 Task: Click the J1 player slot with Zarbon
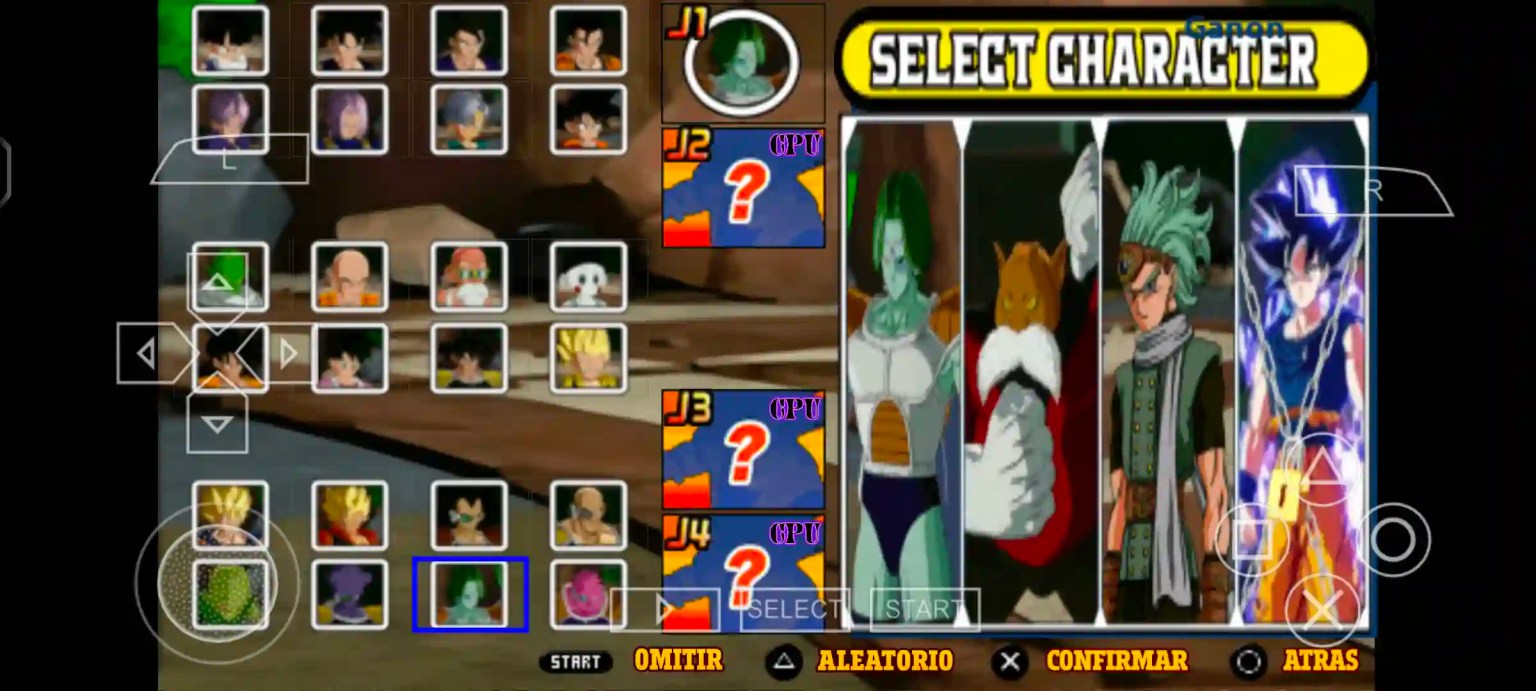click(742, 63)
